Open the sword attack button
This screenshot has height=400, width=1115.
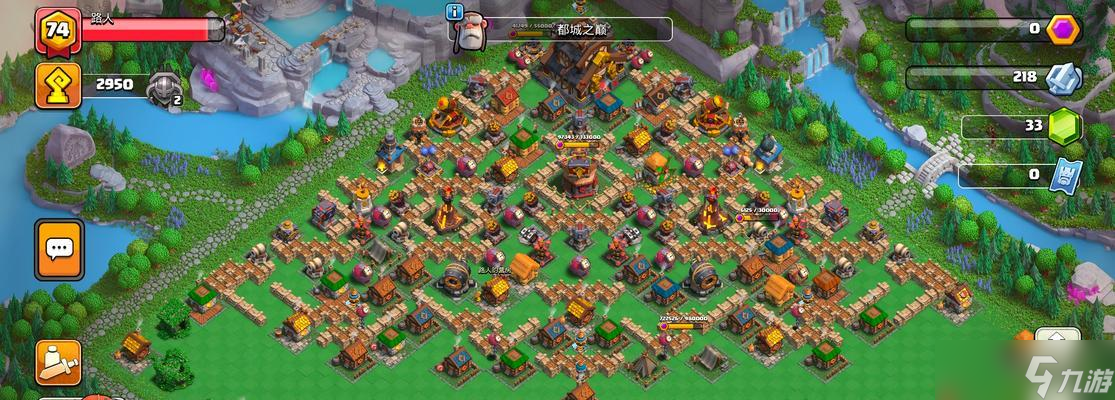58,363
